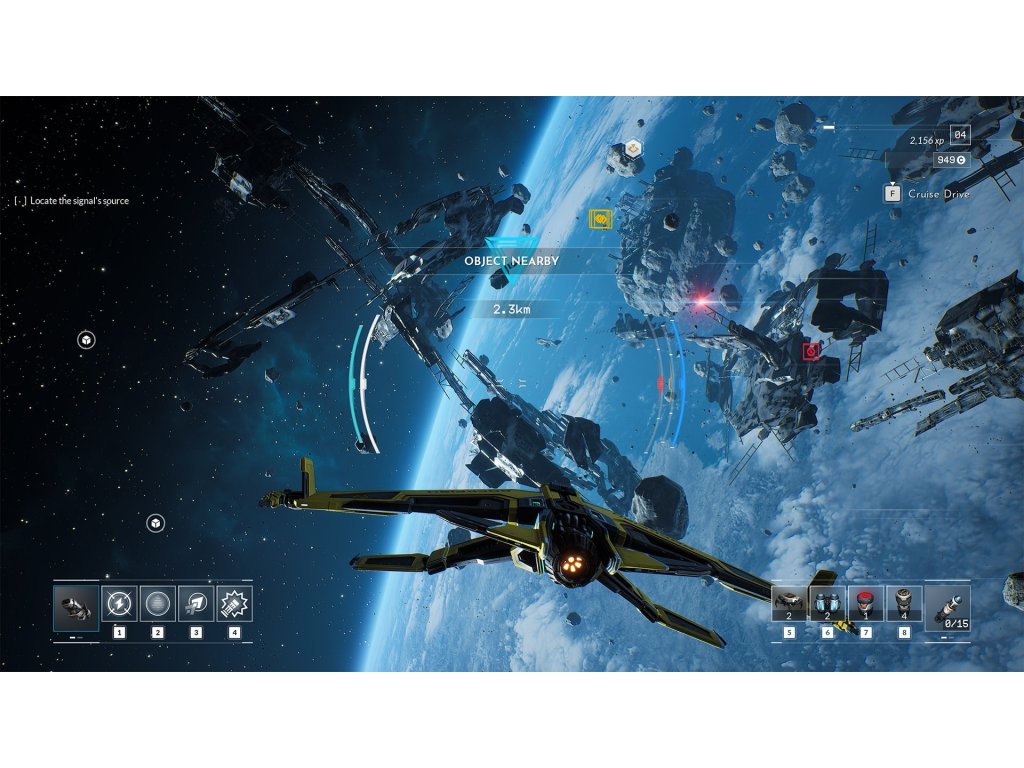Image resolution: width=1024 pixels, height=768 pixels.
Task: Select the yellow square loot marker
Action: pyautogui.click(x=601, y=217)
